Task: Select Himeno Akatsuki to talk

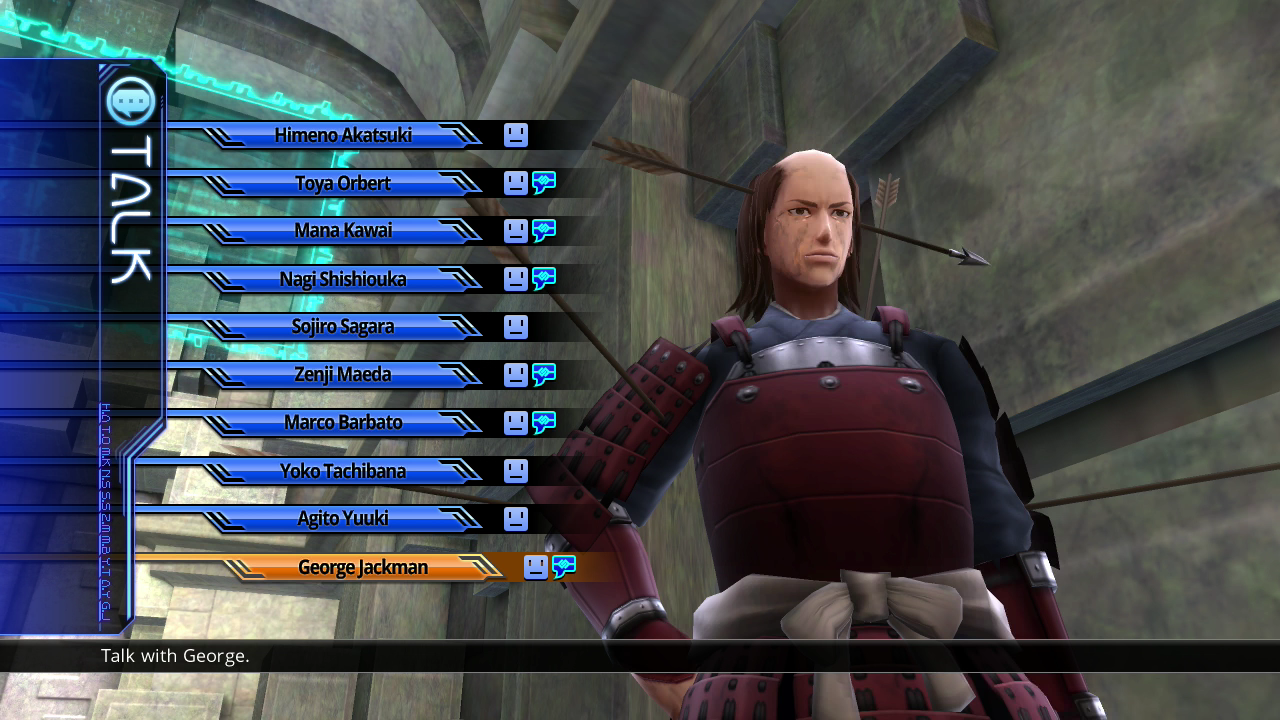Action: [x=343, y=135]
